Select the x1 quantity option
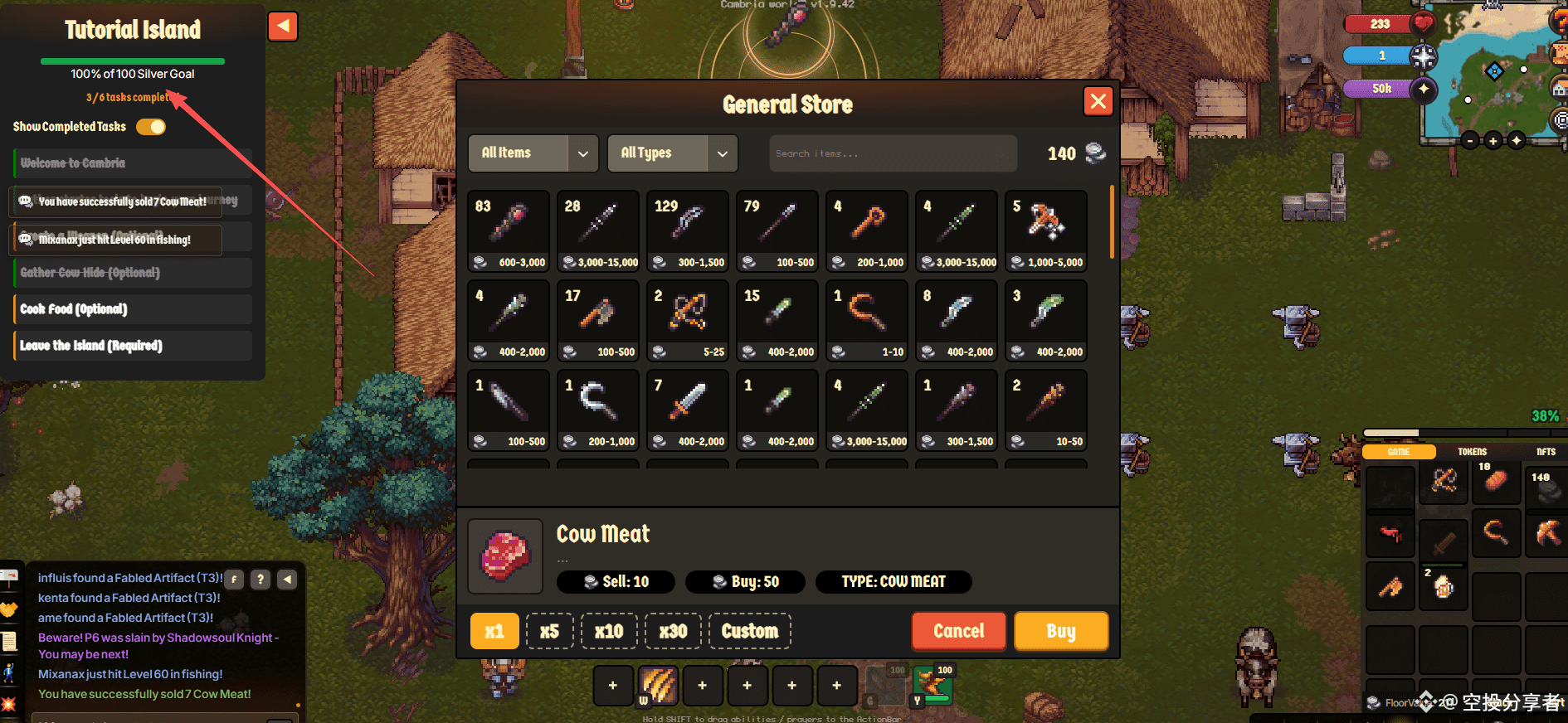The height and width of the screenshot is (723, 1568). click(x=494, y=631)
